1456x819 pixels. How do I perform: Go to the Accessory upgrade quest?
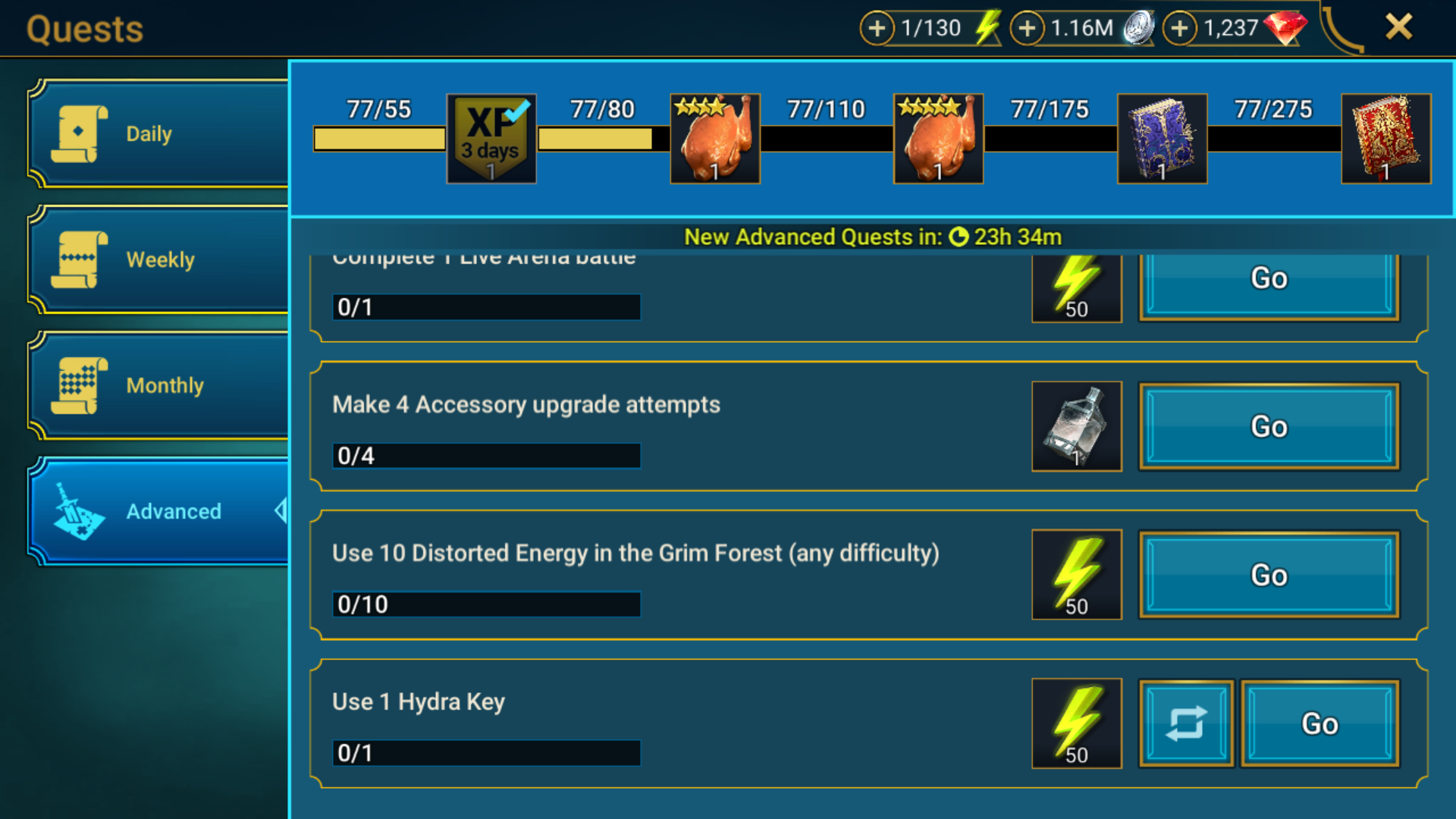[1269, 427]
